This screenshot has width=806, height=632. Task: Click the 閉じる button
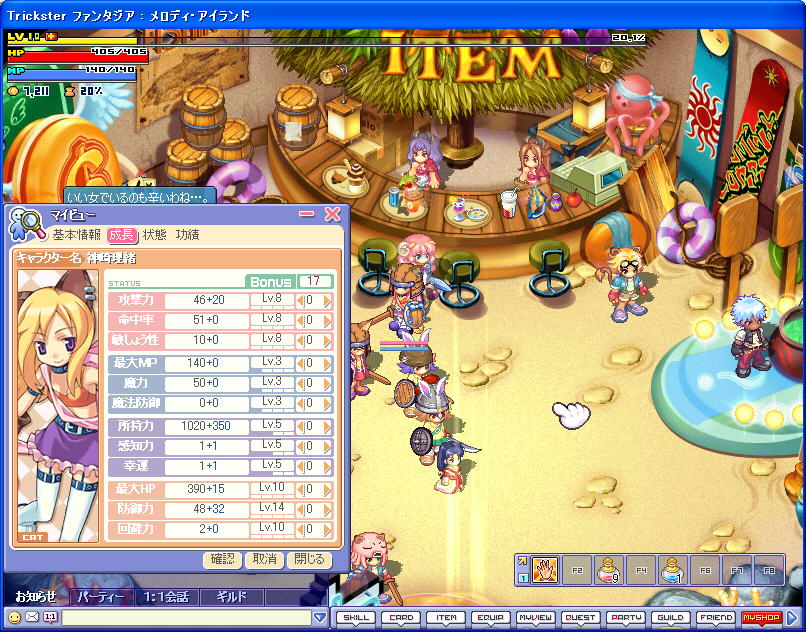(308, 560)
